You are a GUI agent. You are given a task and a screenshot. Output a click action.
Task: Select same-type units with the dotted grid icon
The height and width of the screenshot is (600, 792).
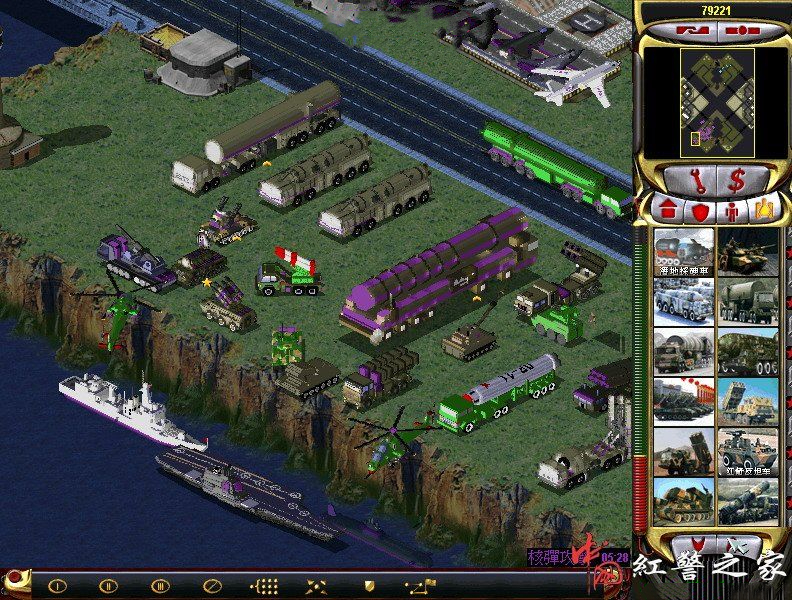click(x=264, y=586)
